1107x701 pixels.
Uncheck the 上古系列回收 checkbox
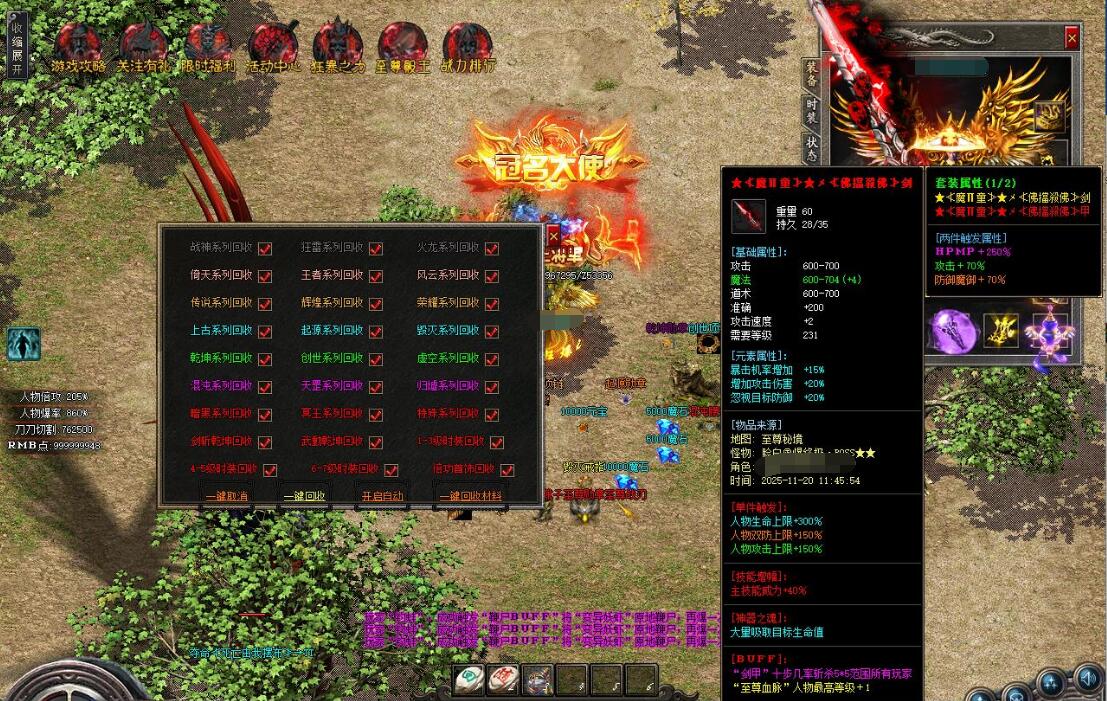pyautogui.click(x=265, y=331)
